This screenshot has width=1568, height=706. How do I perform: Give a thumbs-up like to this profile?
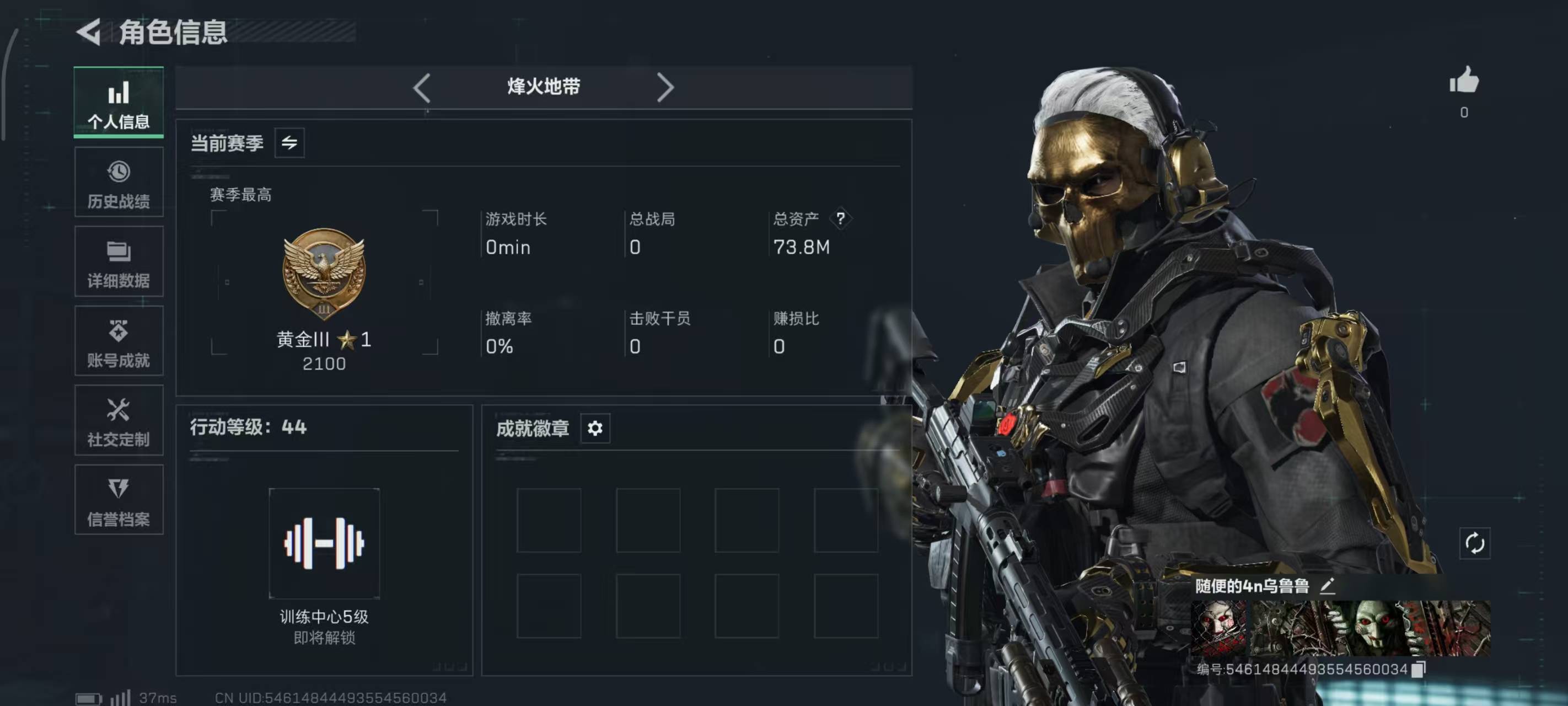click(x=1464, y=81)
